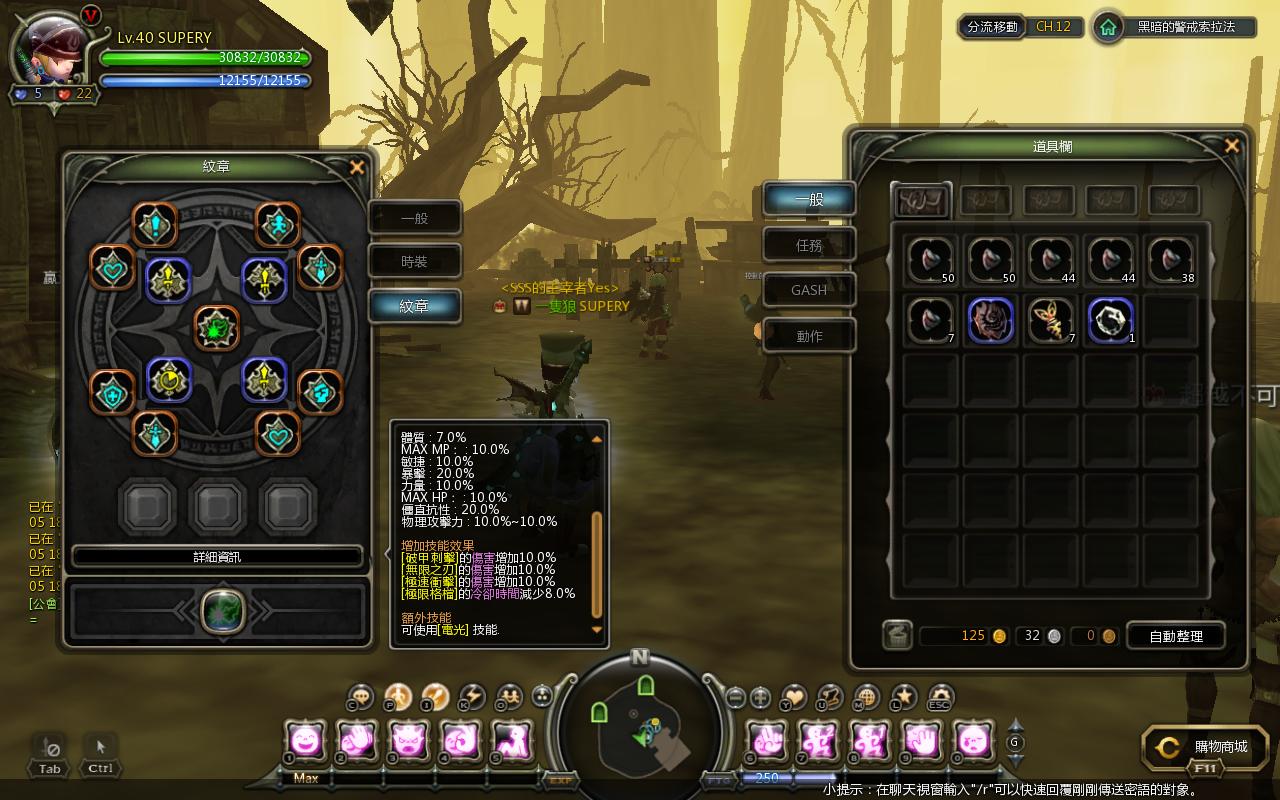Viewport: 1280px width, 800px height.
Task: Click the inventory trash can icon
Action: [x=897, y=635]
